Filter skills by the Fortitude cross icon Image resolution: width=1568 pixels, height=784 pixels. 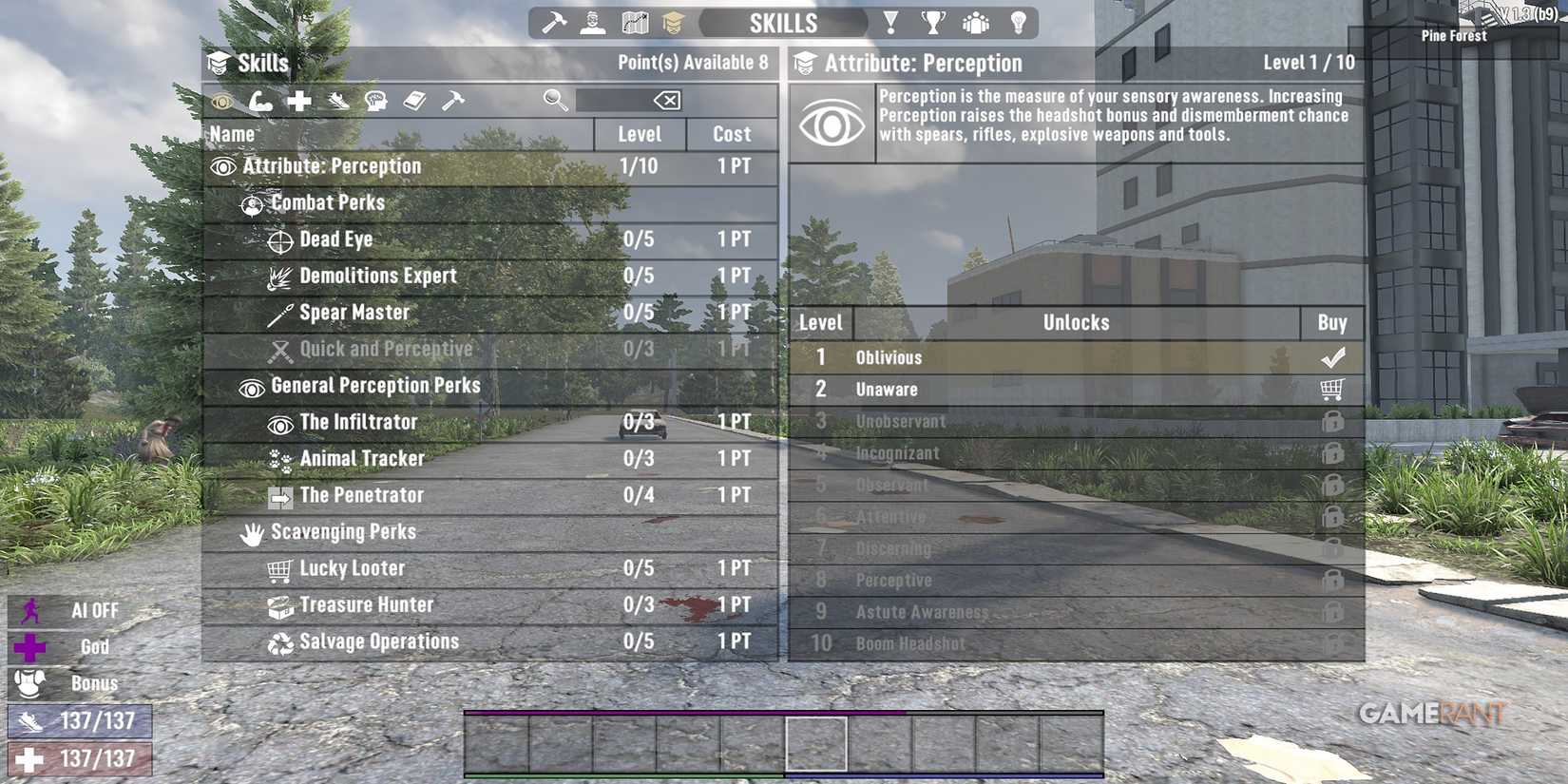tap(299, 101)
